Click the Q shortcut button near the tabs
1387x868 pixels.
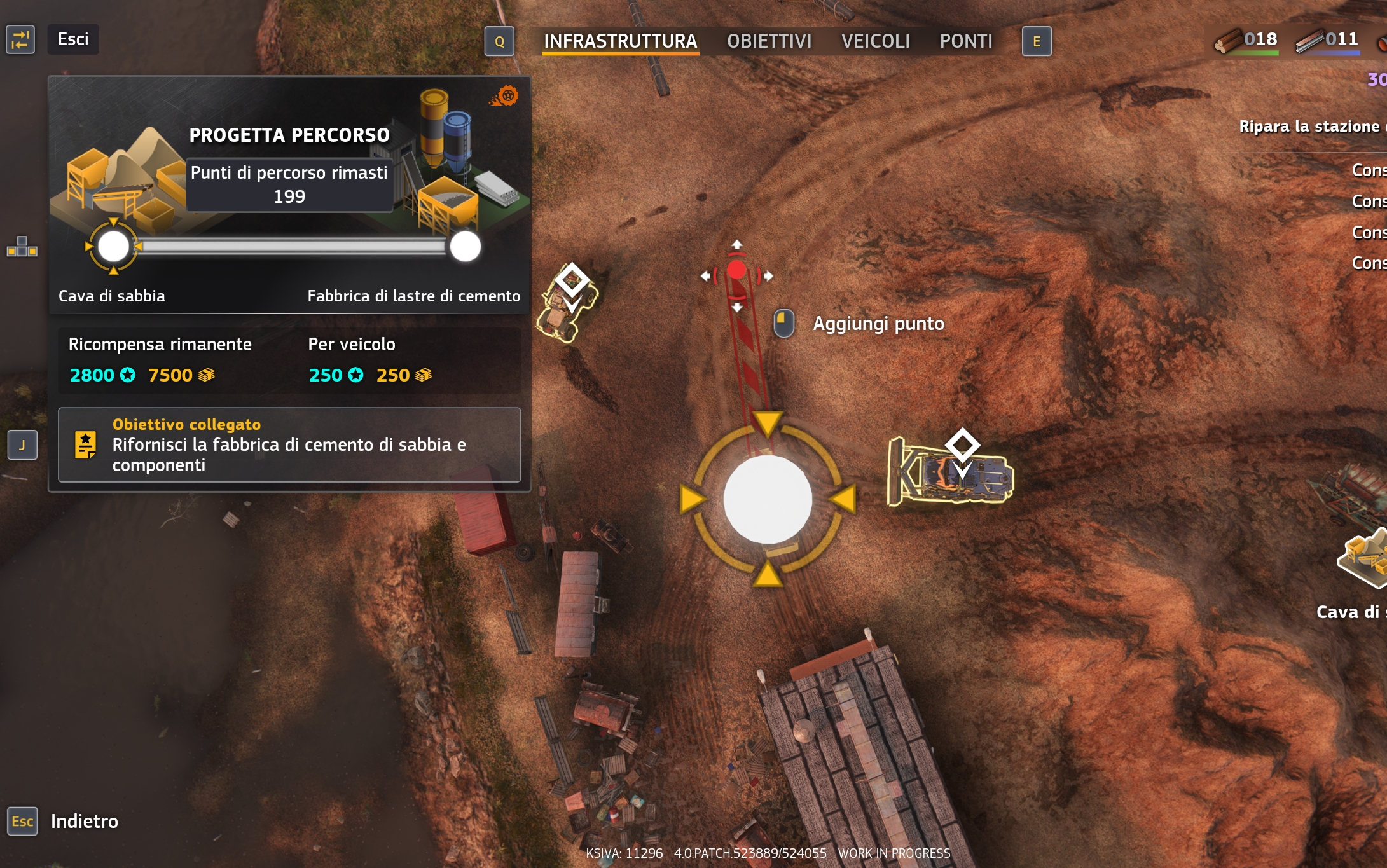pyautogui.click(x=500, y=42)
